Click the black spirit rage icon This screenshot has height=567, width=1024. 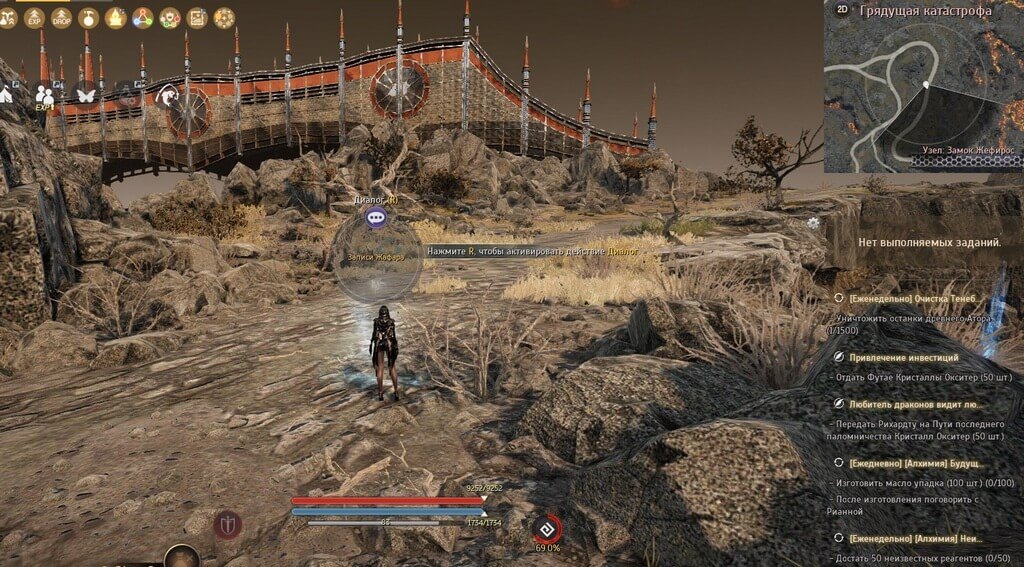(547, 527)
